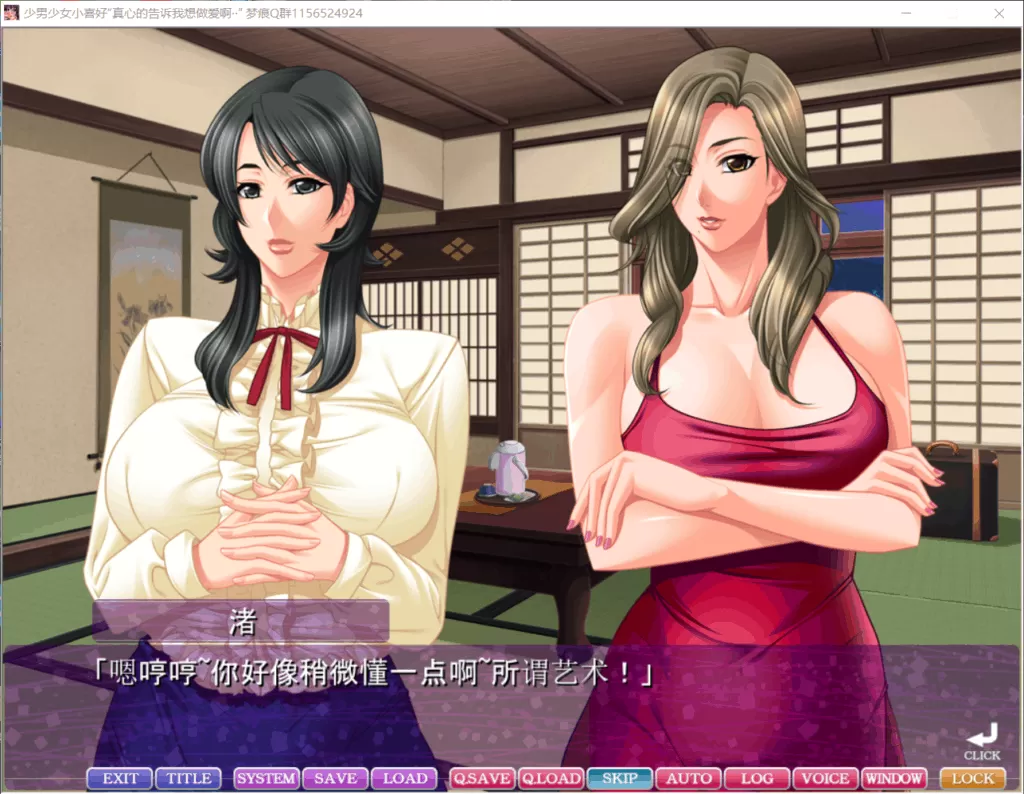
Task: Close the game window
Action: click(x=997, y=13)
